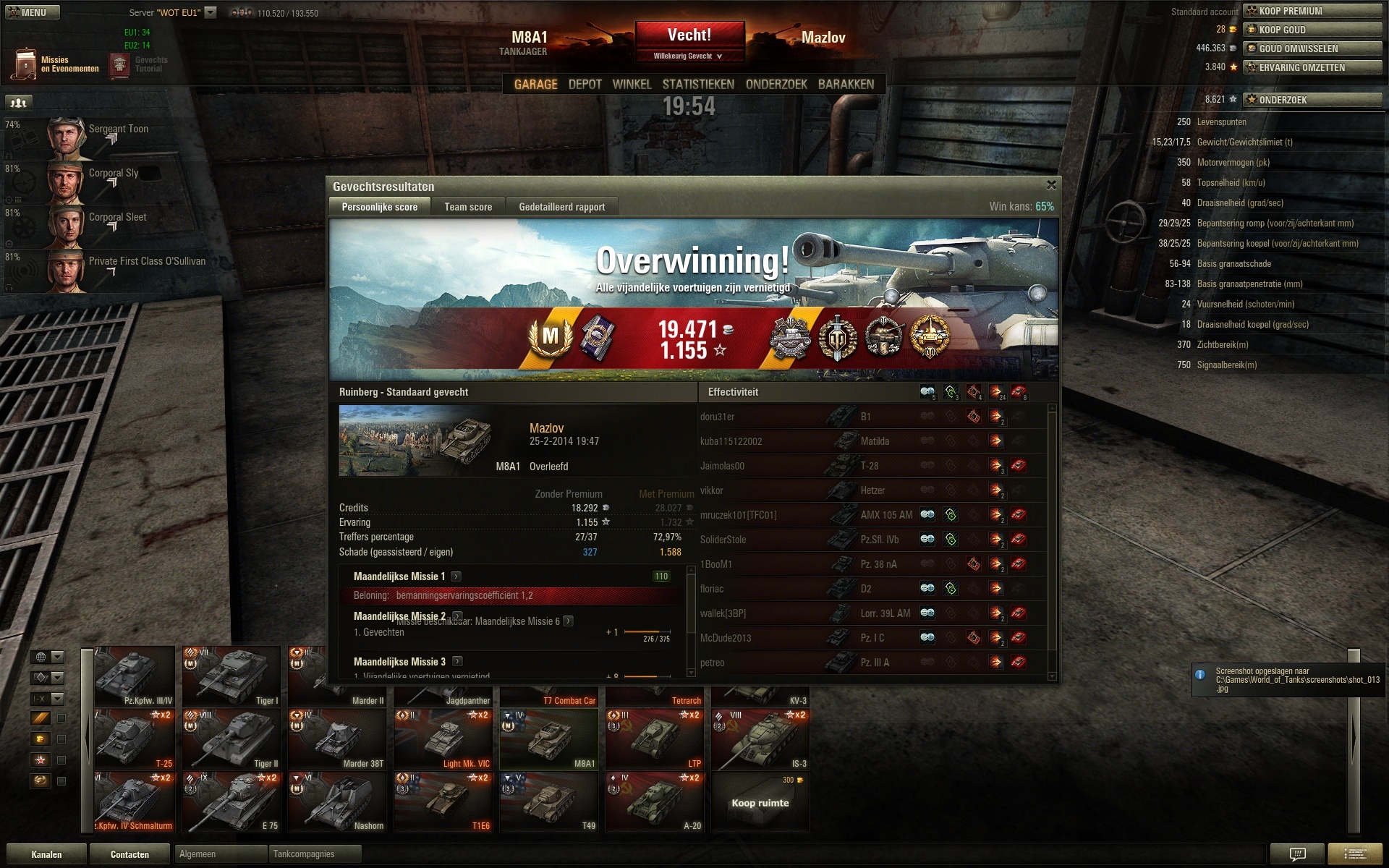Switch to the Team score tab

(x=468, y=207)
